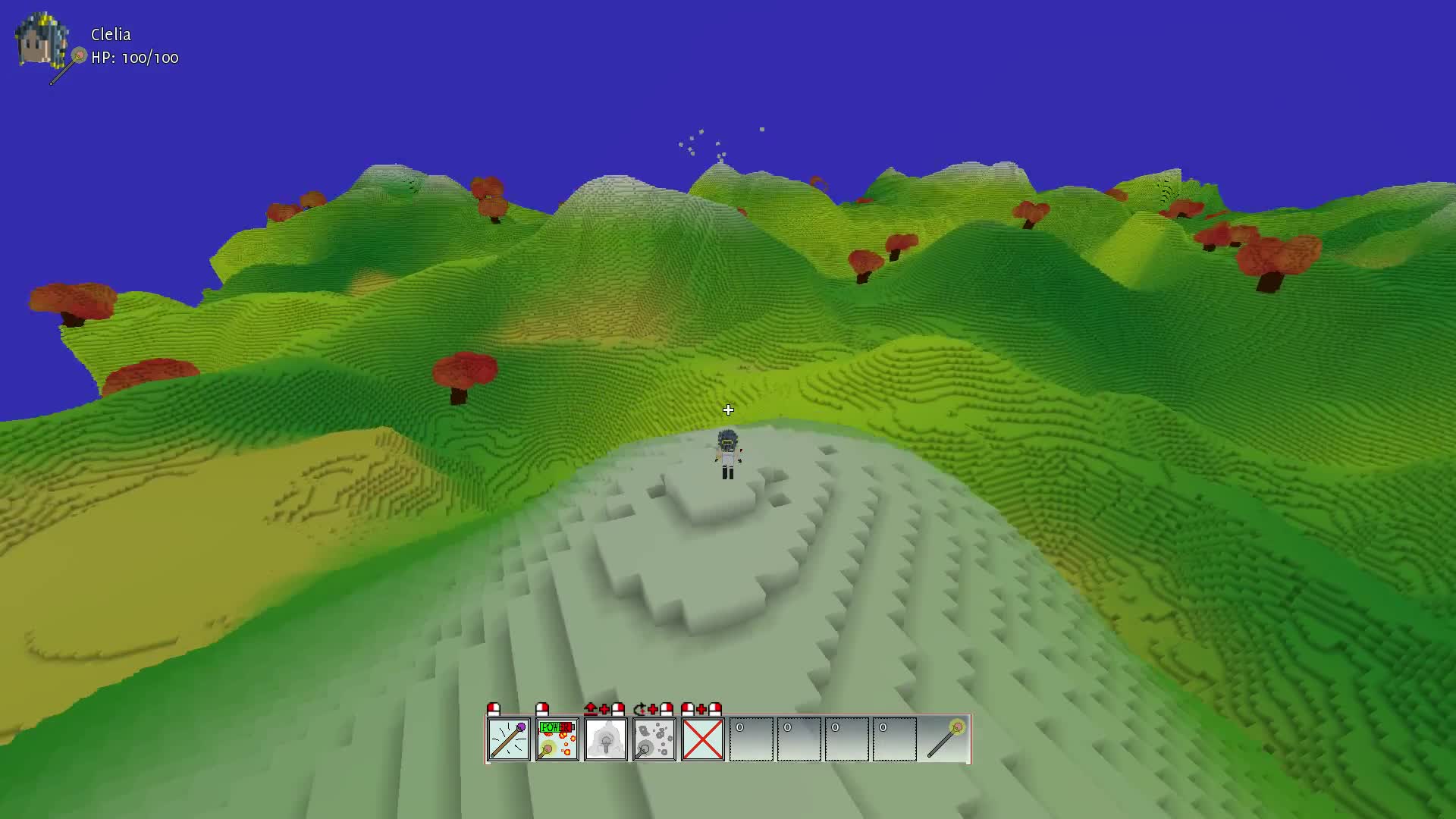Select the white mountain terrain tool

click(x=606, y=739)
